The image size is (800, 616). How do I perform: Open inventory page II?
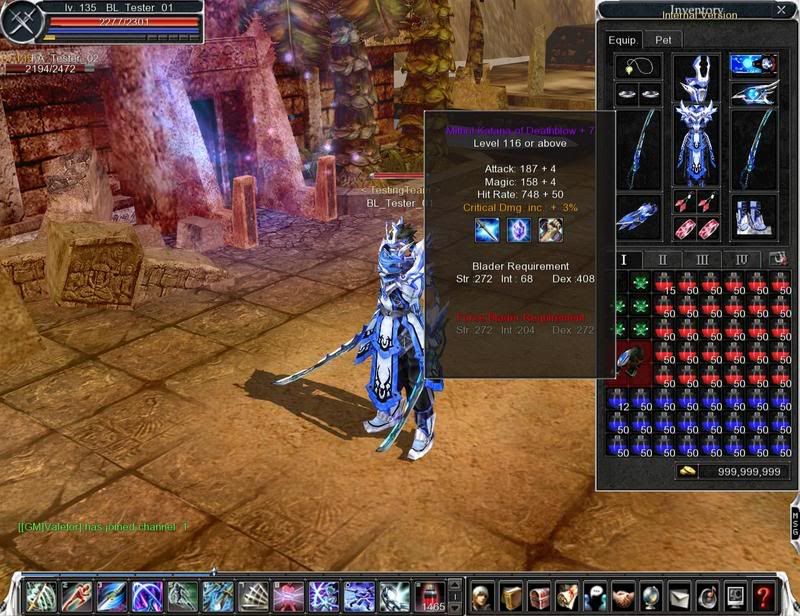click(663, 259)
